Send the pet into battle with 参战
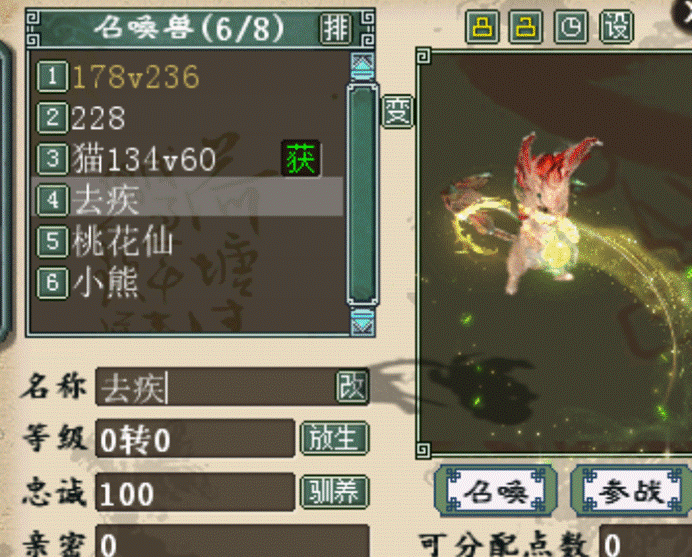This screenshot has width=692, height=557. click(630, 490)
